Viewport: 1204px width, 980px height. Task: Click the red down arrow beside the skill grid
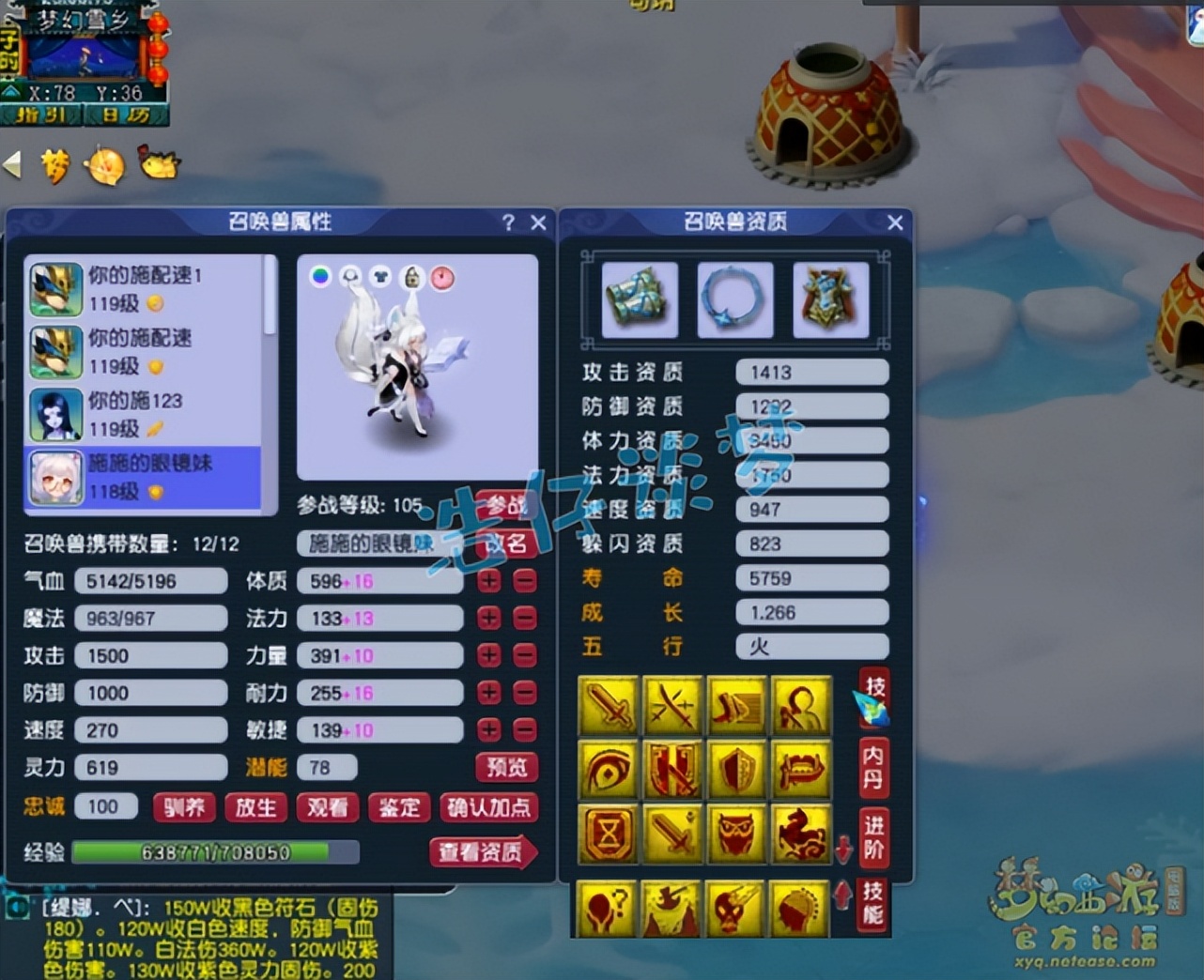(x=843, y=850)
